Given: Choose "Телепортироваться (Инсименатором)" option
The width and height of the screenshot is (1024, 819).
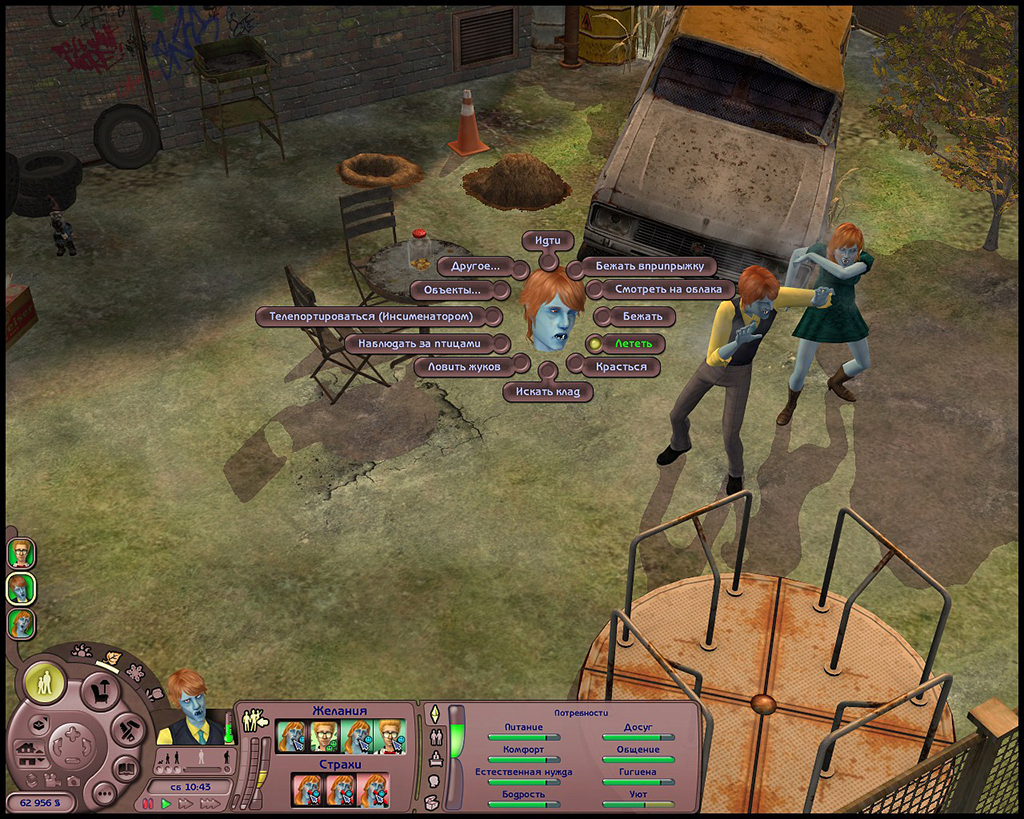Looking at the screenshot, I should [377, 317].
